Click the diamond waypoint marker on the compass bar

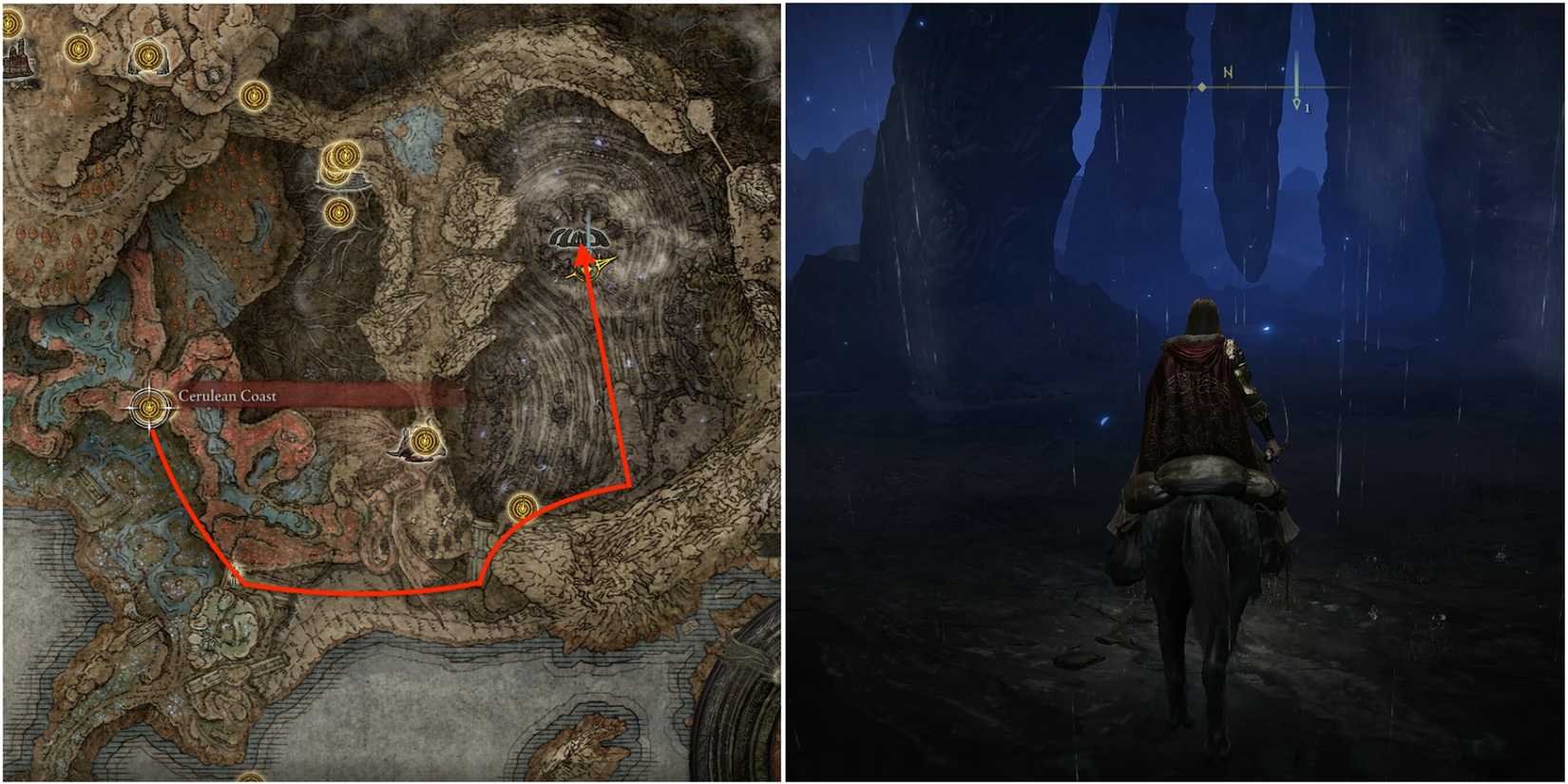coord(1204,86)
